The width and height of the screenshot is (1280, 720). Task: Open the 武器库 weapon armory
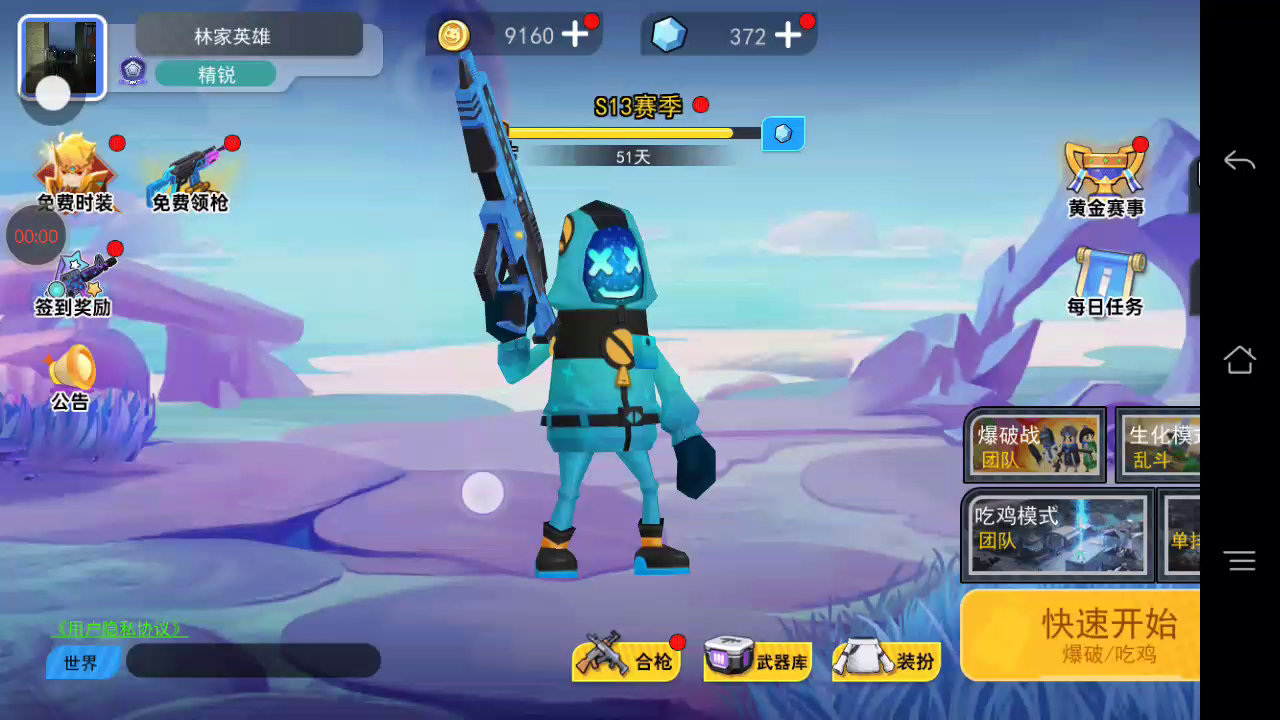click(x=756, y=660)
